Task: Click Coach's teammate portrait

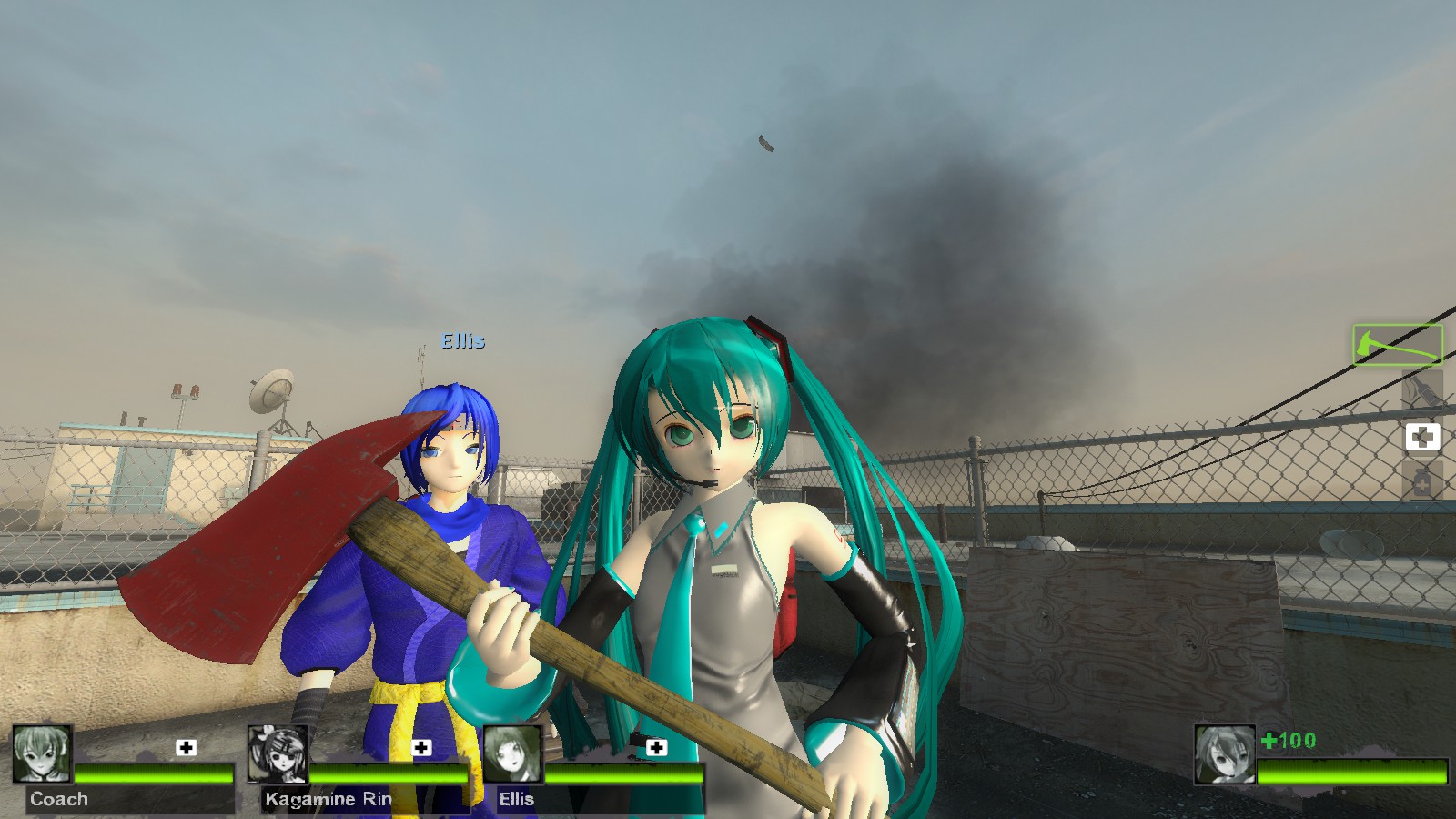Action: pyautogui.click(x=42, y=754)
